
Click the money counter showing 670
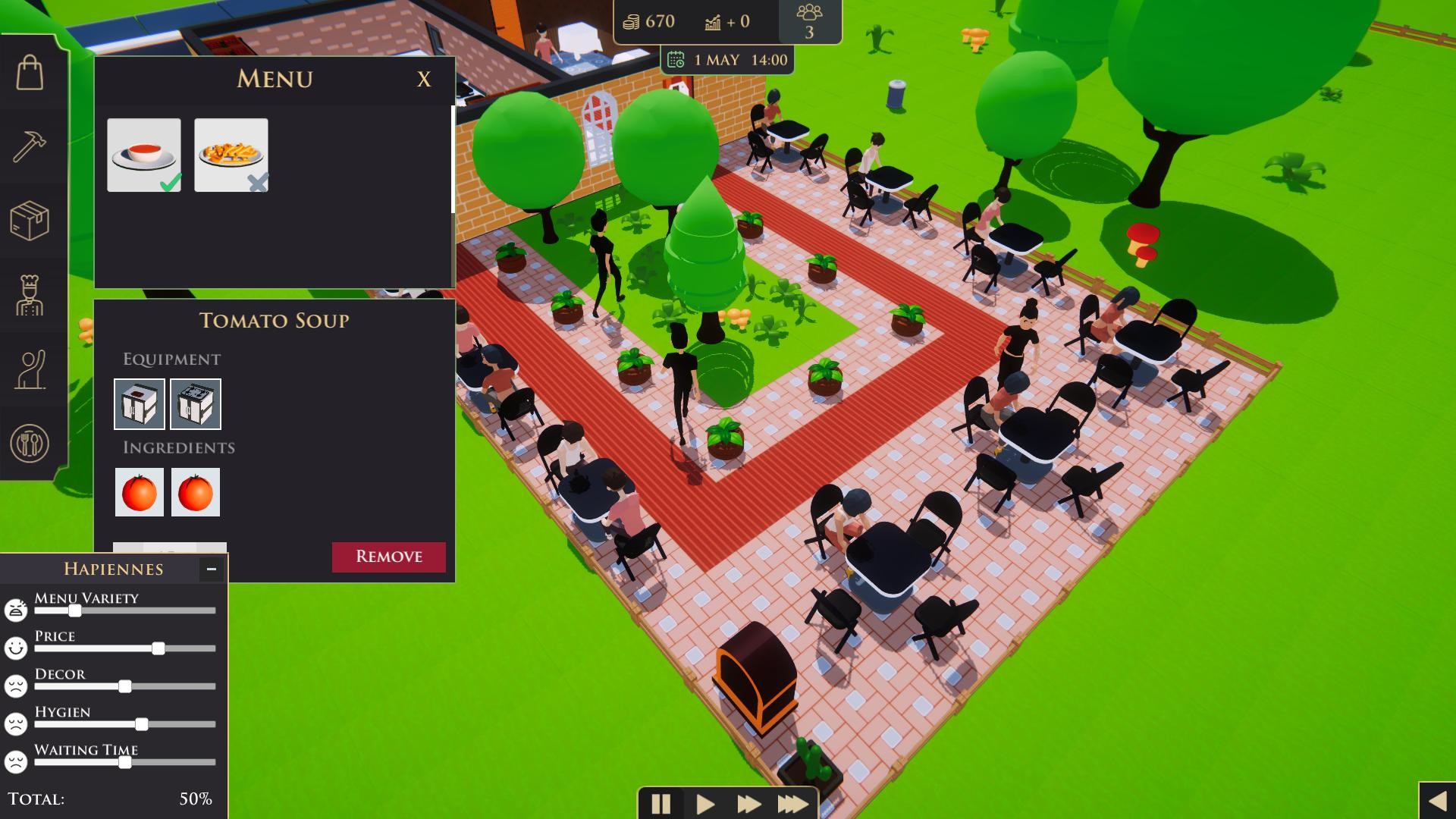[x=648, y=21]
